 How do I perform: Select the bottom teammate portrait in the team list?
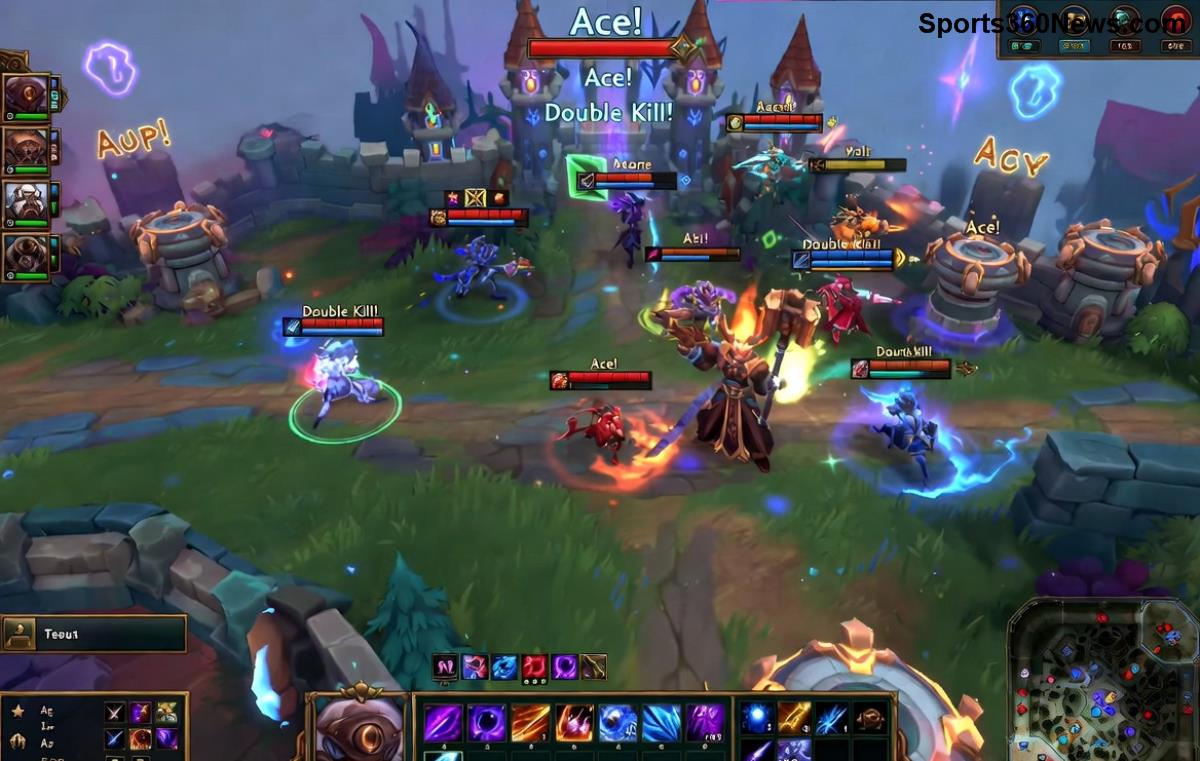tap(26, 256)
